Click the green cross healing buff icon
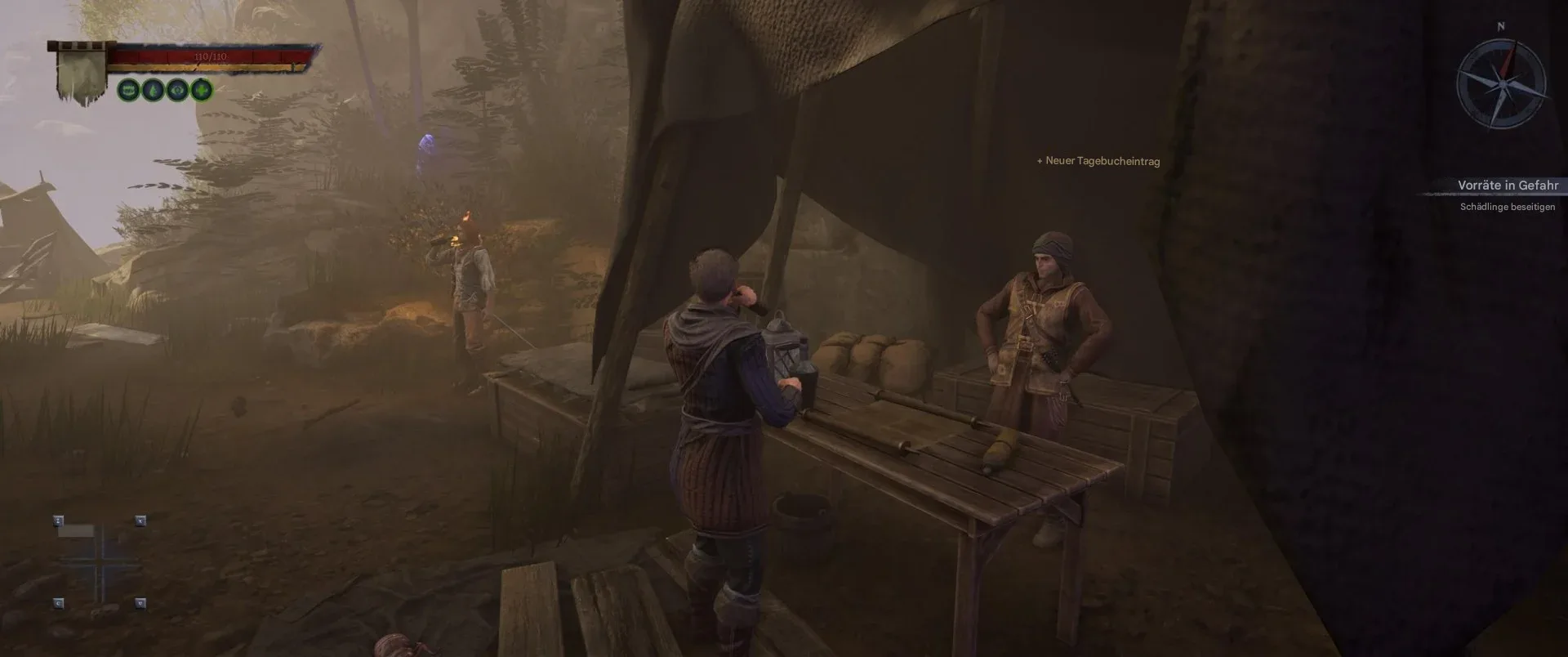 (201, 90)
